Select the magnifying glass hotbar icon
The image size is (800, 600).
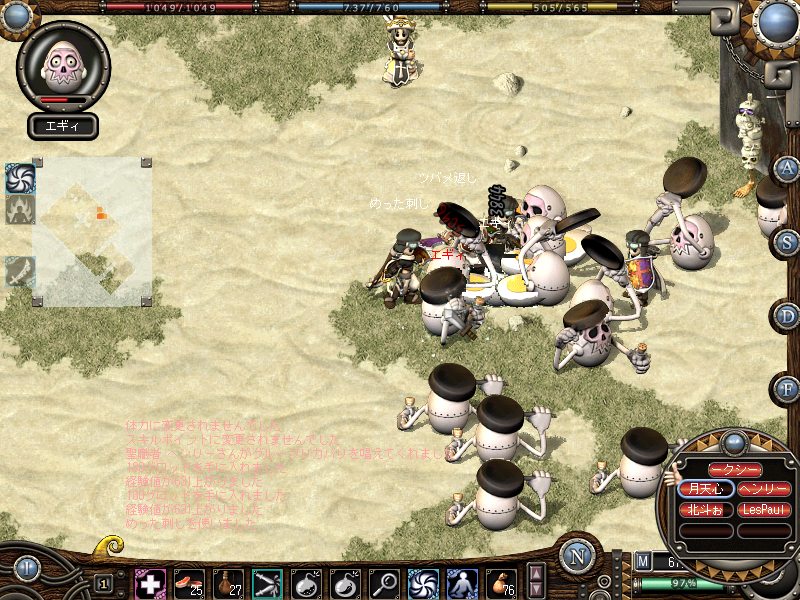[384, 583]
